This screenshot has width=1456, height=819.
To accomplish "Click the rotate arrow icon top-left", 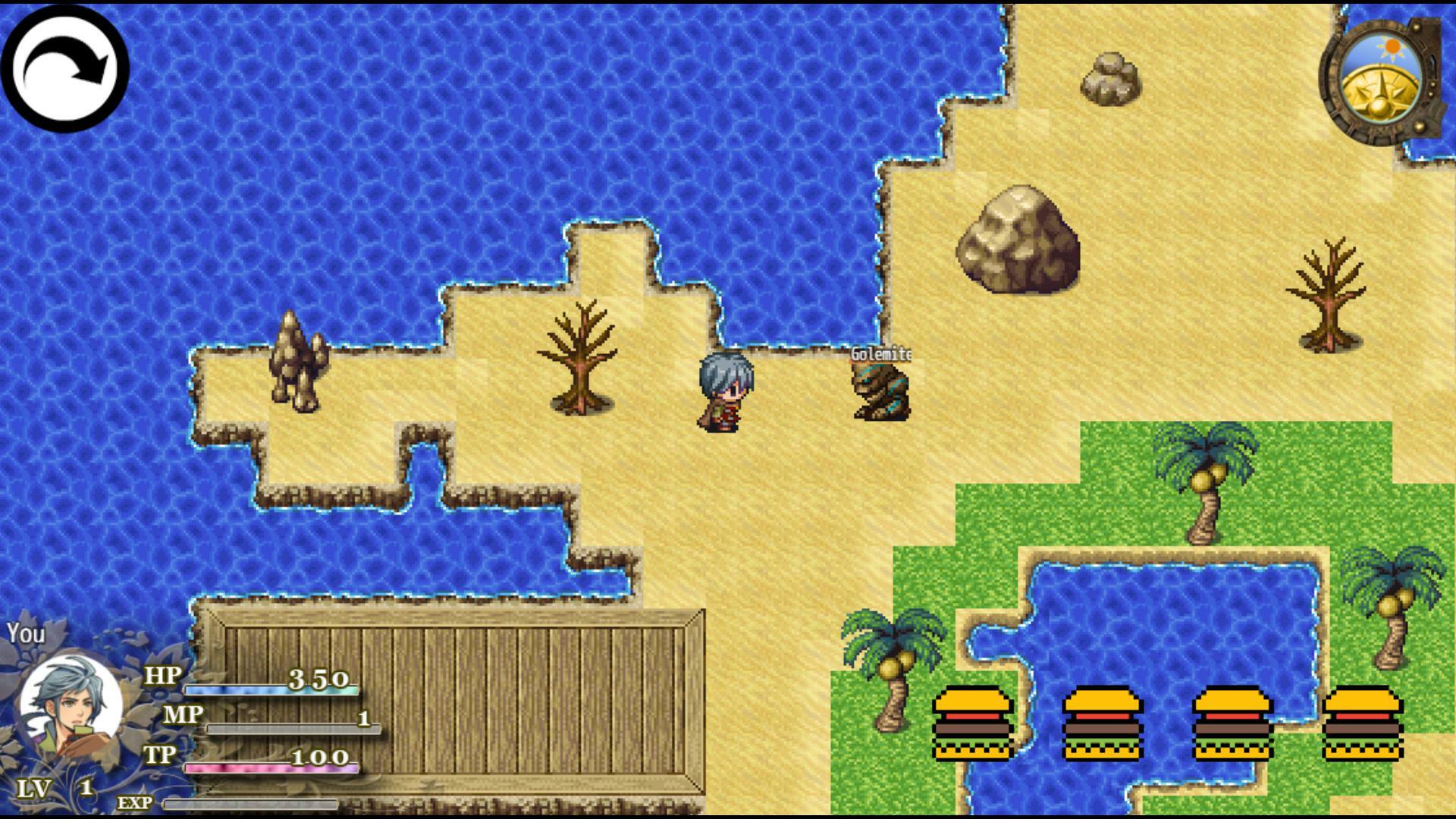I will pyautogui.click(x=64, y=67).
